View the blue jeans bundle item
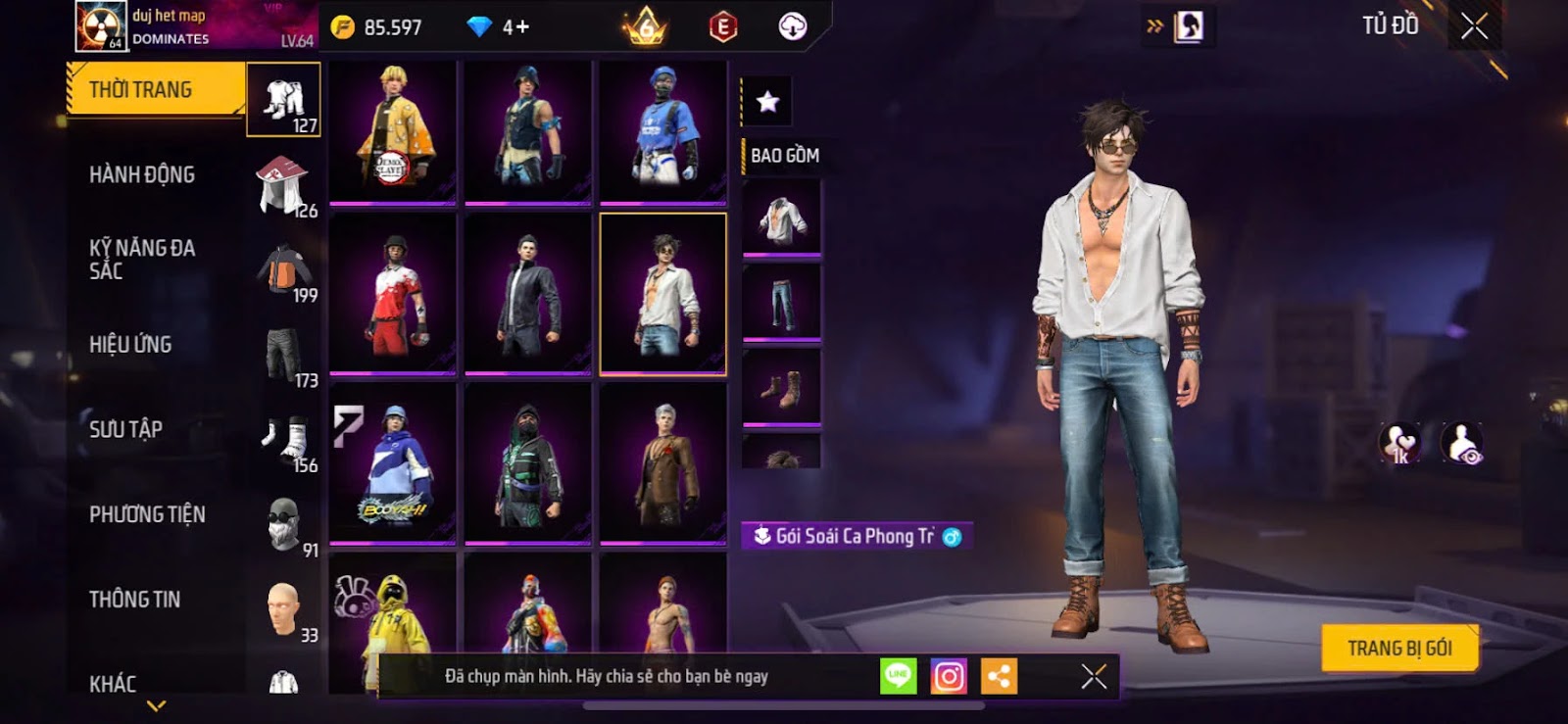The image size is (1568, 724). [x=781, y=303]
